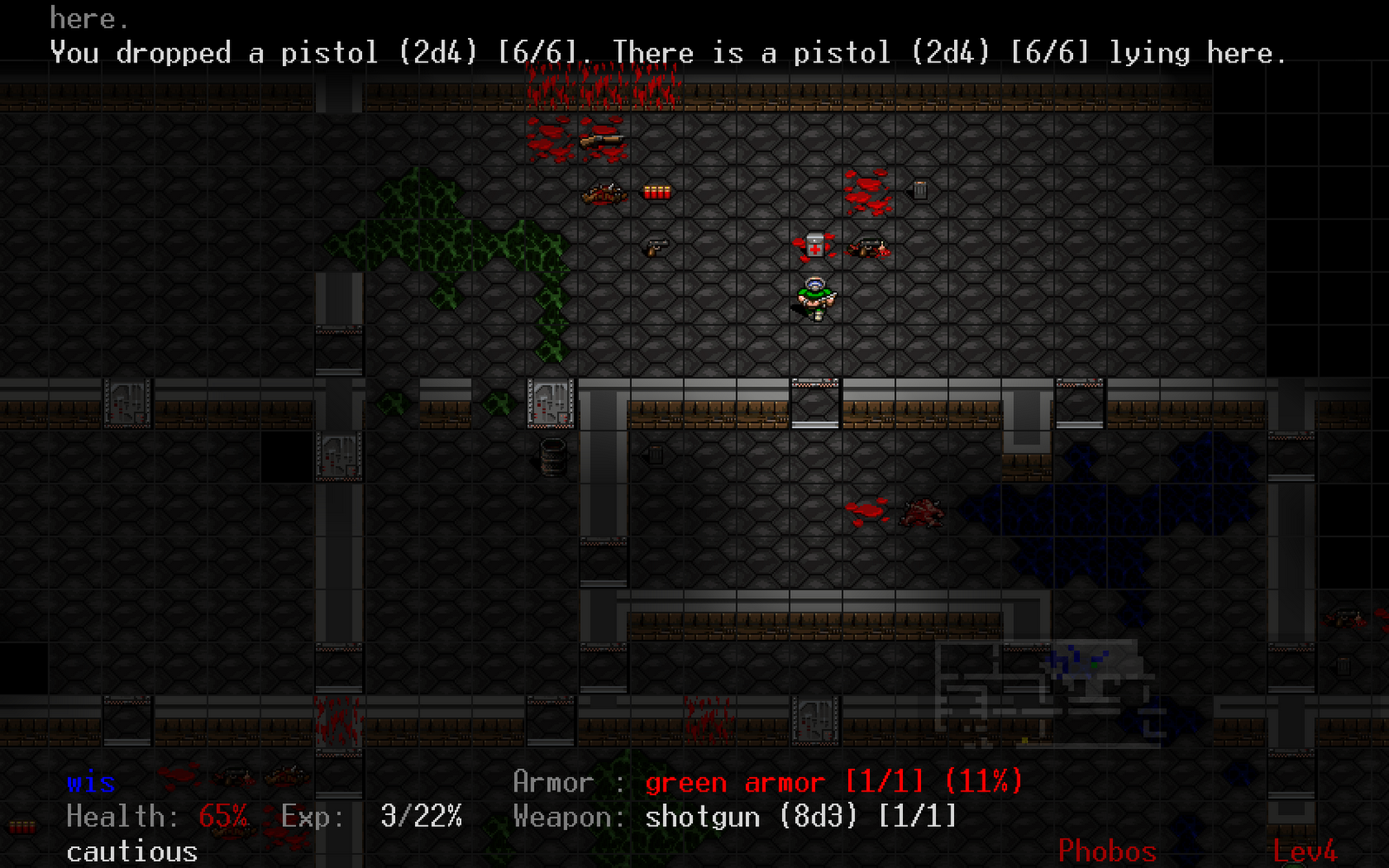Select the shotgun lying in the blood pool
The height and width of the screenshot is (868, 1389).
tap(602, 140)
